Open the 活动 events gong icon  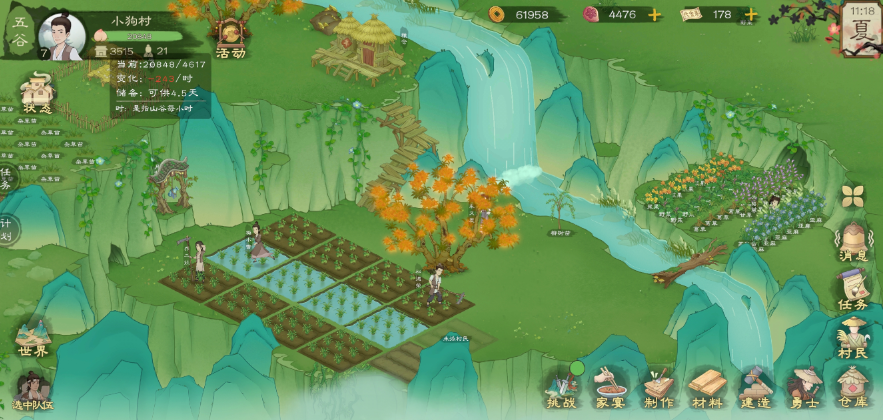click(x=229, y=38)
